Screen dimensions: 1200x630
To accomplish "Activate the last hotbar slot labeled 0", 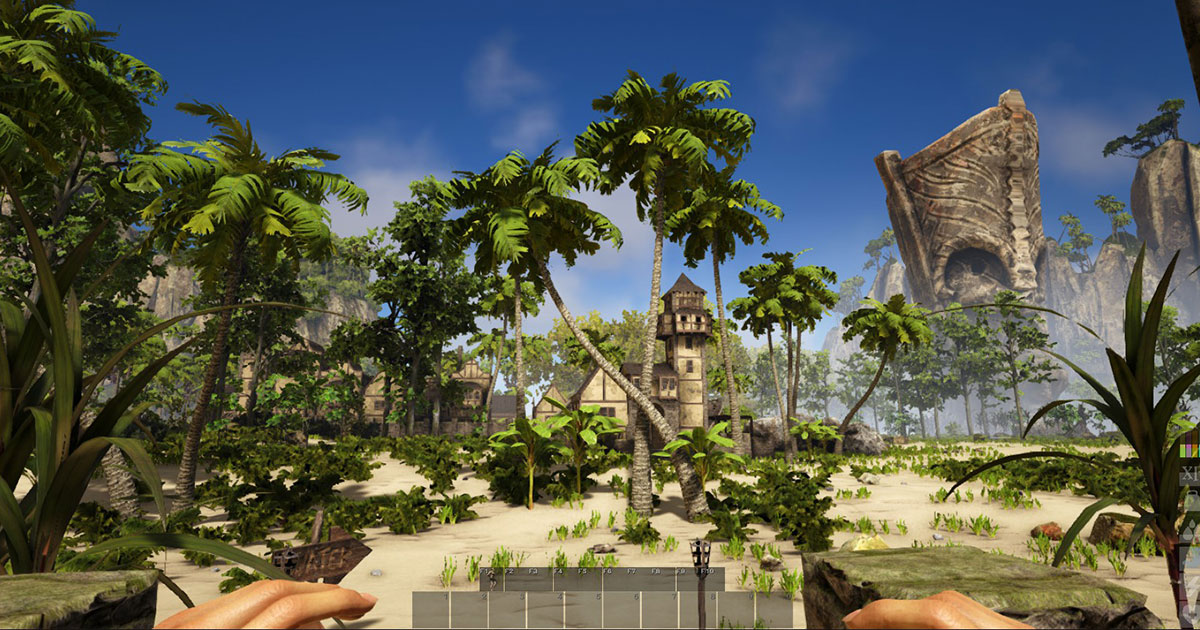I will click(774, 609).
